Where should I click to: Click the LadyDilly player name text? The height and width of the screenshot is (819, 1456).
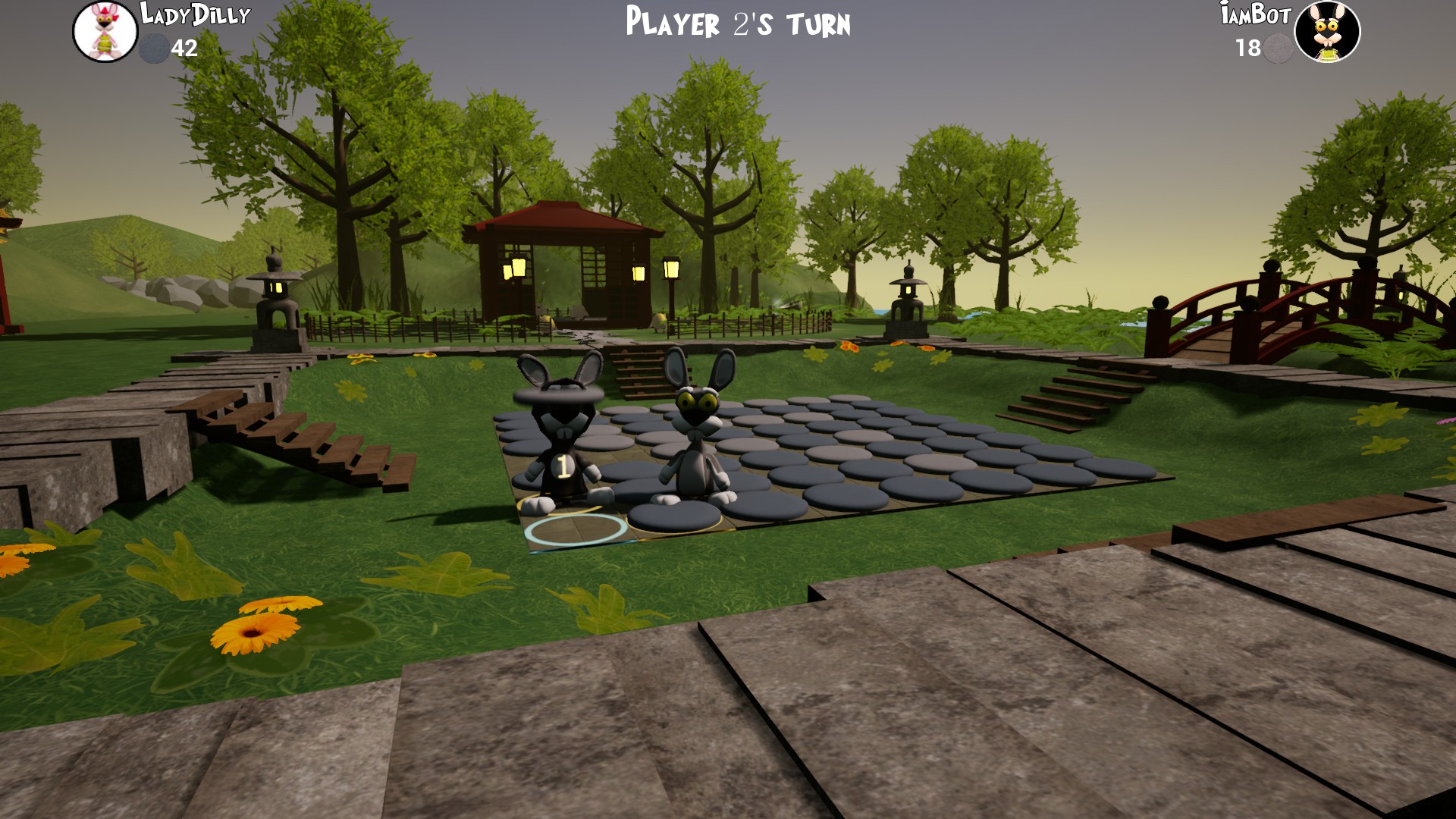coord(191,14)
